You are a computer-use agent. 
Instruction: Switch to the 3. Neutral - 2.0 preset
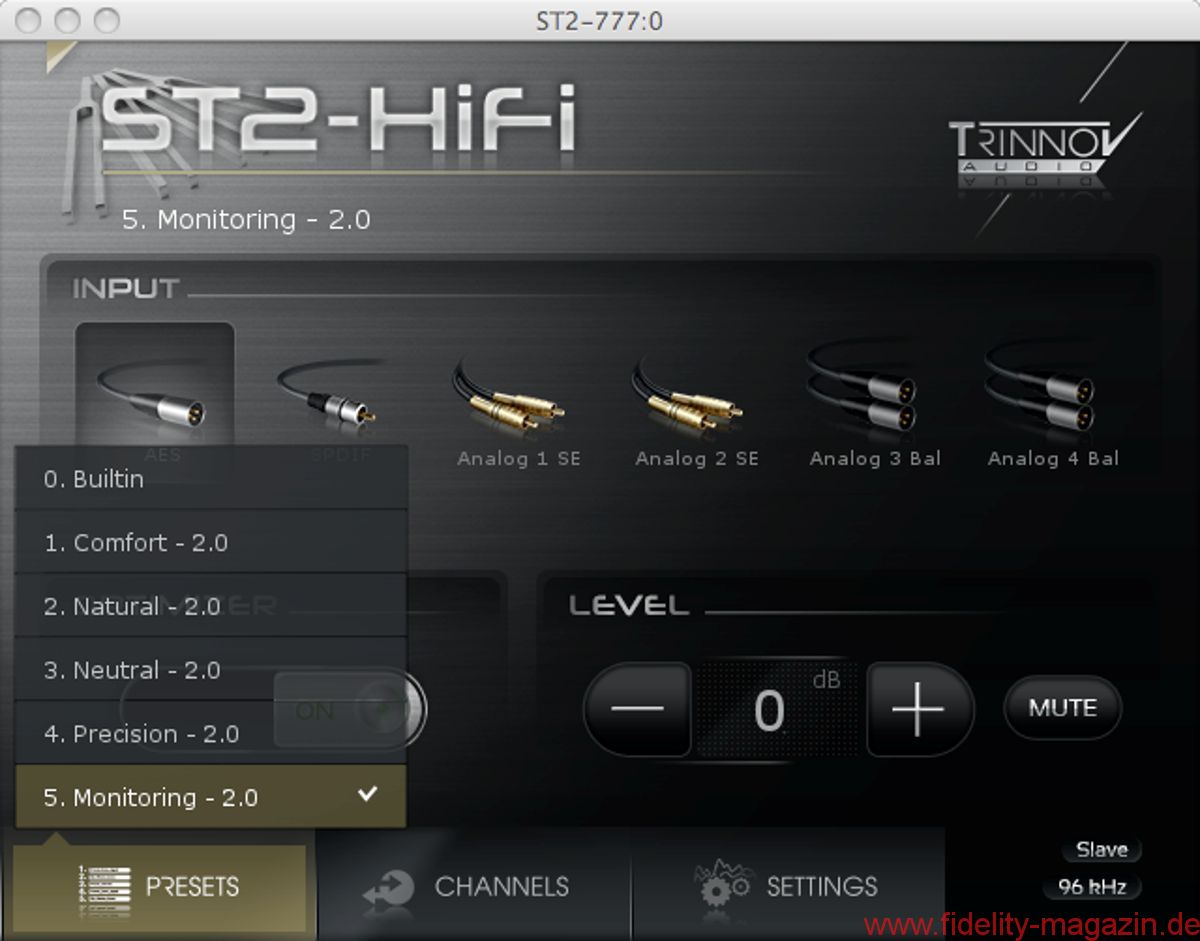(x=210, y=670)
